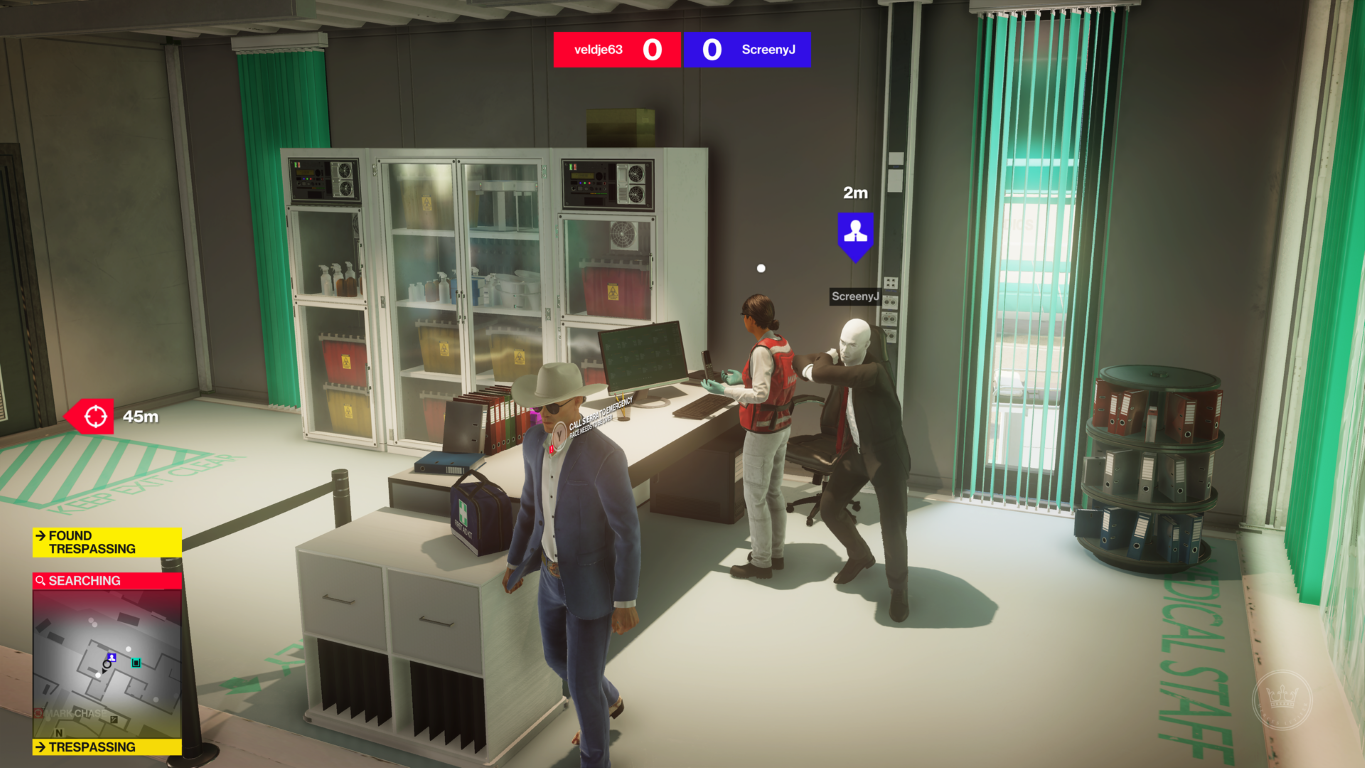Select the red crosshair target marker

(95, 416)
